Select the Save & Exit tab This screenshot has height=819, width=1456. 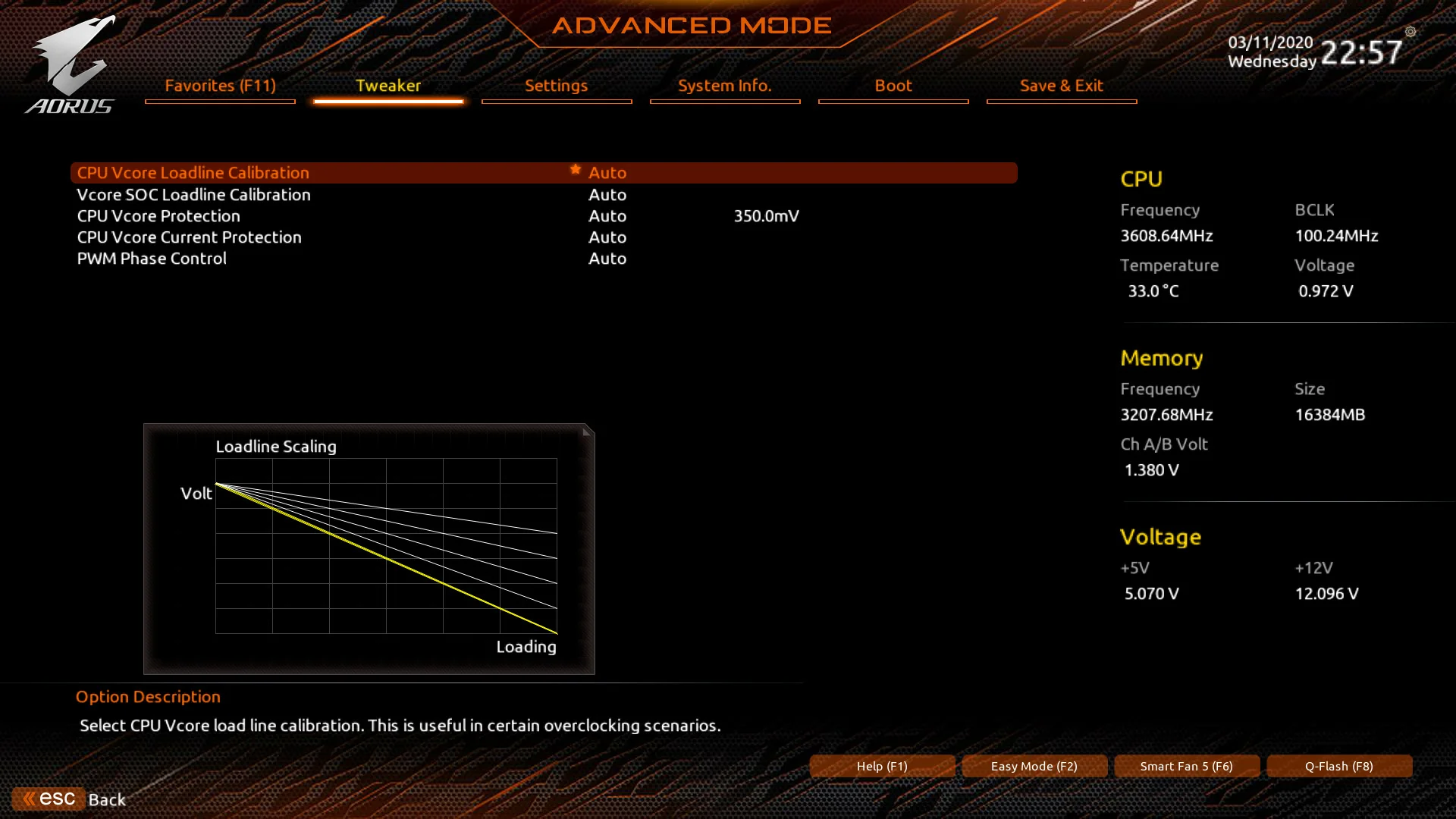(x=1061, y=86)
